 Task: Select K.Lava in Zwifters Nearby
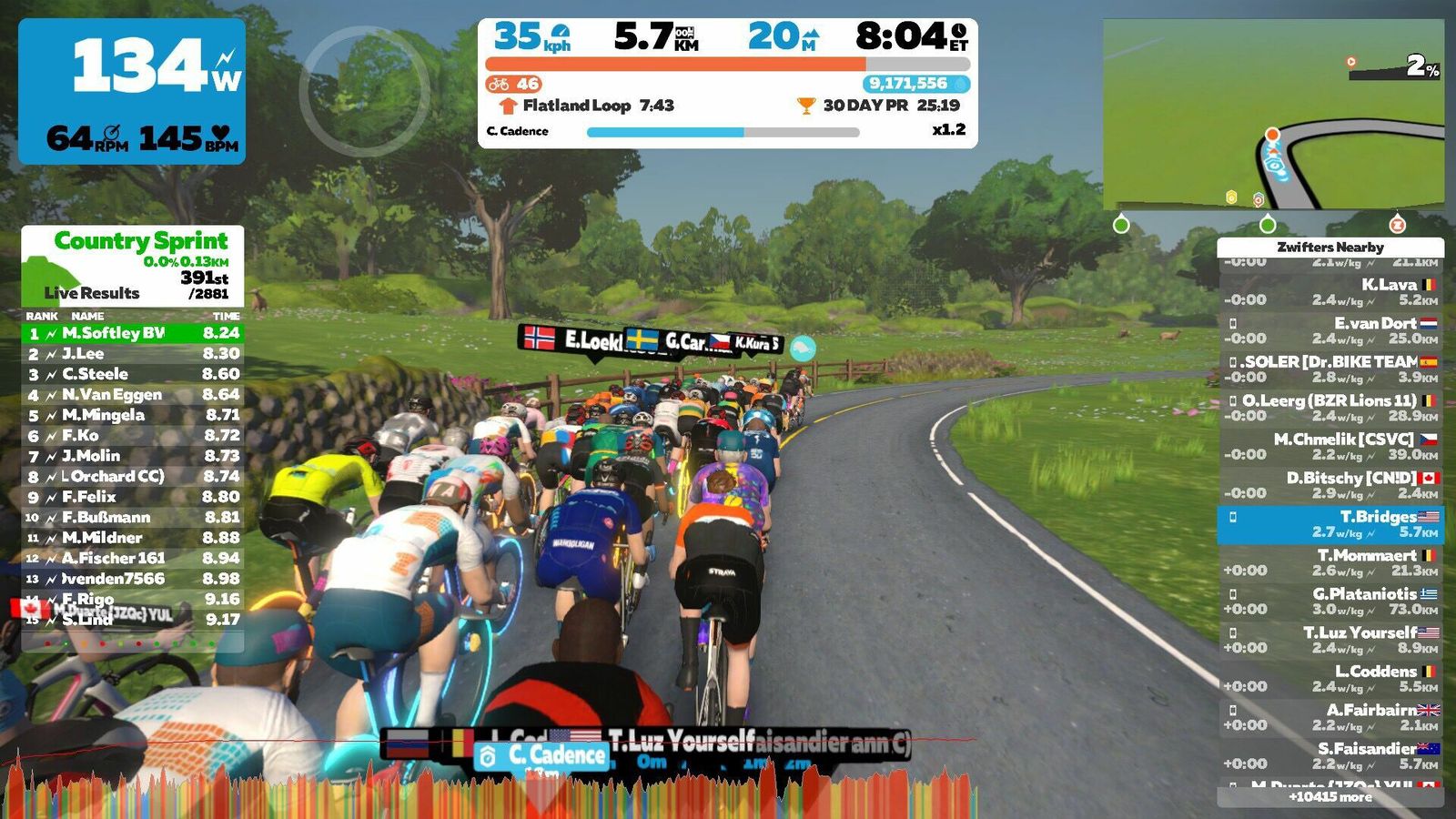pyautogui.click(x=1330, y=292)
